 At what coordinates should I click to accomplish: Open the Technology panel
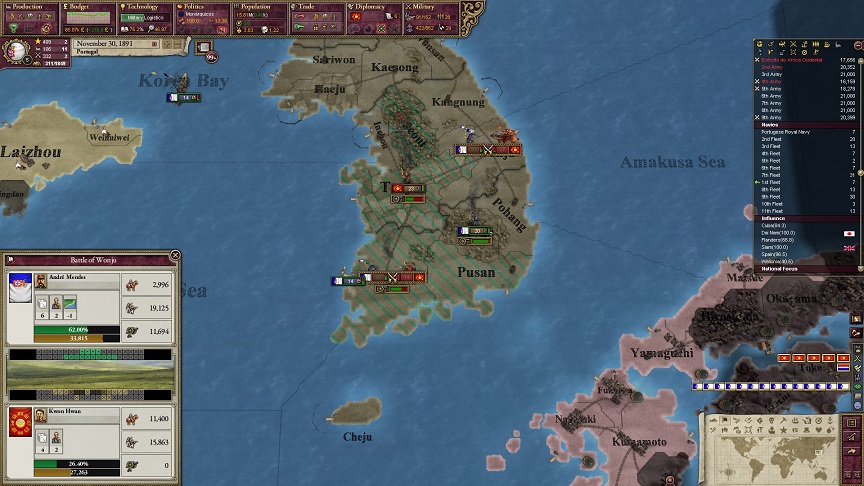pyautogui.click(x=145, y=6)
